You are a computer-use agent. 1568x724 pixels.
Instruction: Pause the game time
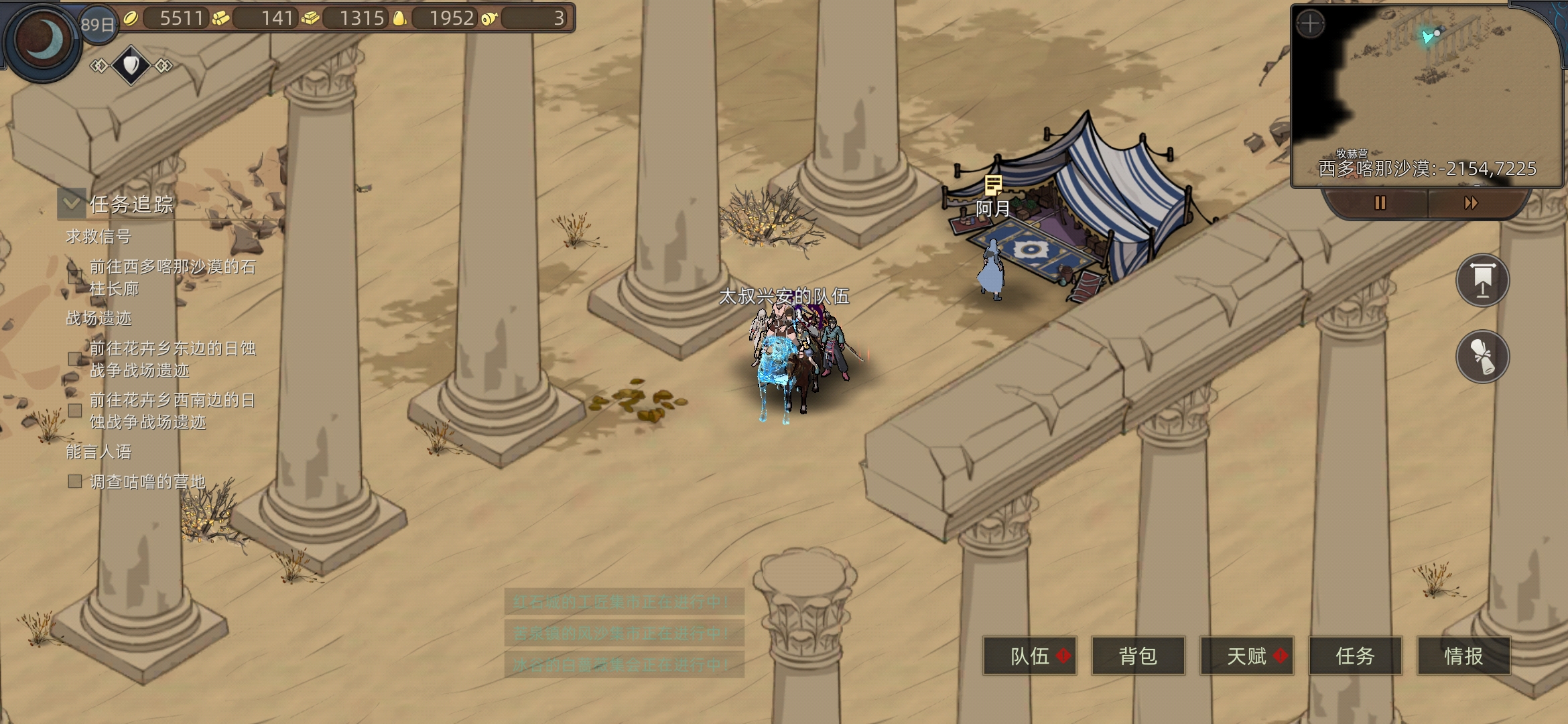(x=1380, y=202)
